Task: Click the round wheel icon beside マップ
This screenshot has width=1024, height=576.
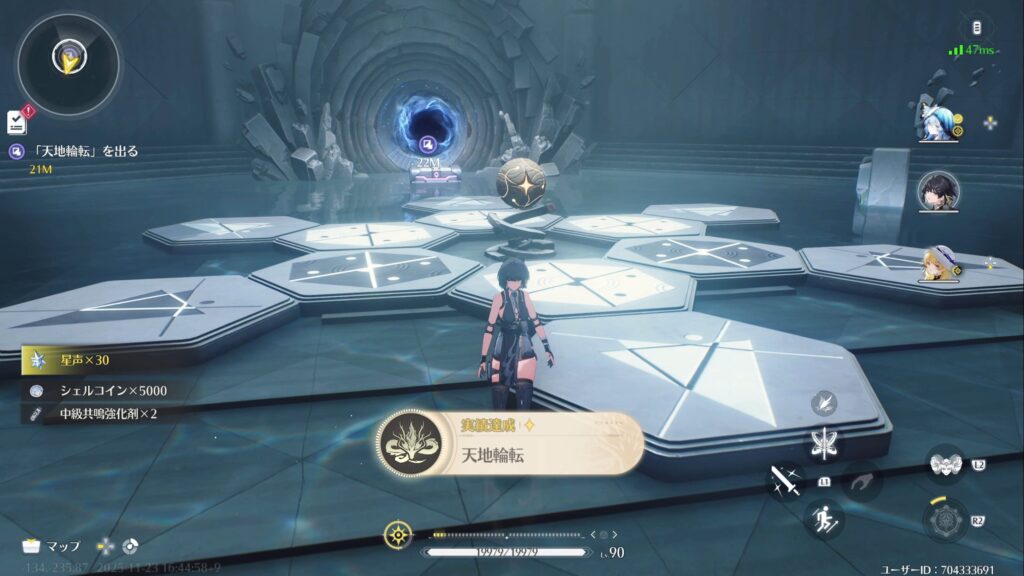Action: (x=130, y=546)
